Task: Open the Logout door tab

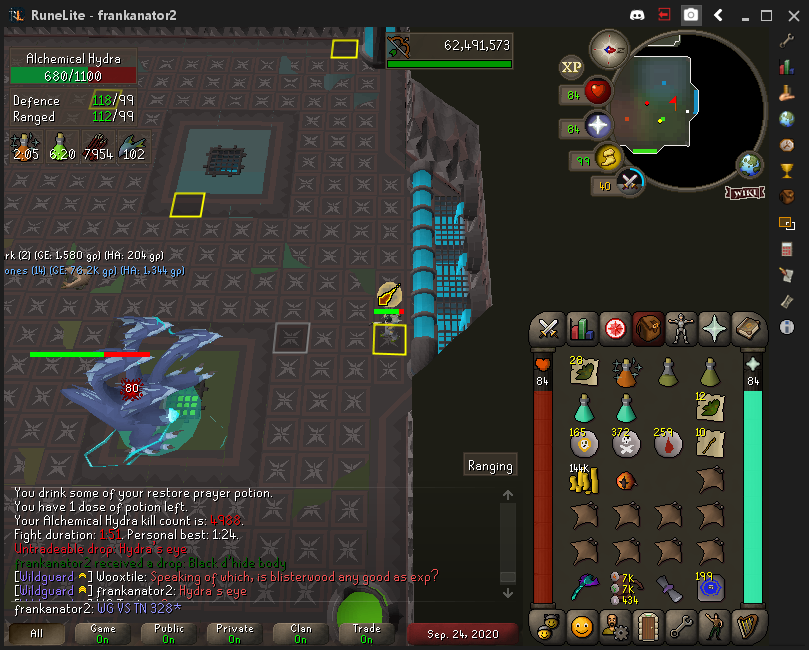Action: (x=649, y=627)
